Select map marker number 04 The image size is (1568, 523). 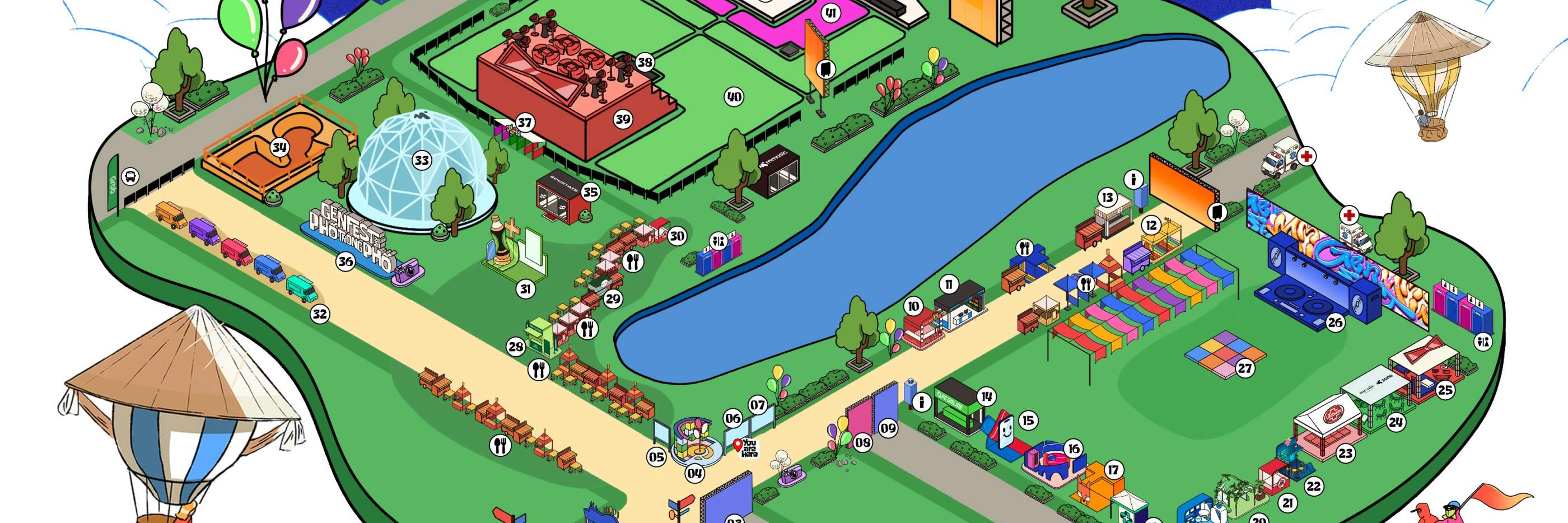coord(694,473)
